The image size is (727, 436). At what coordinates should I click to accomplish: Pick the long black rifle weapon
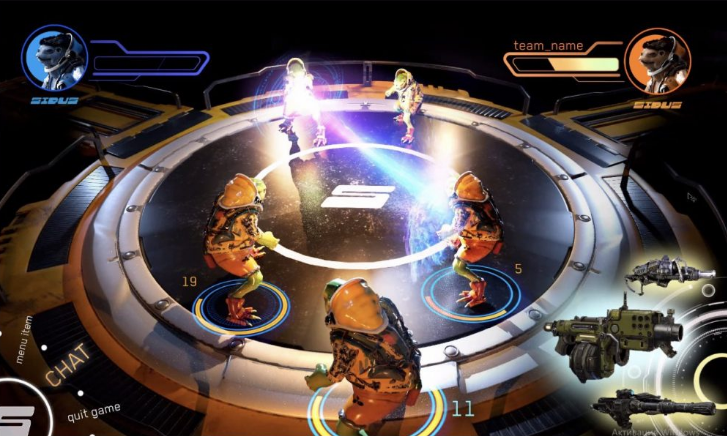click(x=650, y=403)
